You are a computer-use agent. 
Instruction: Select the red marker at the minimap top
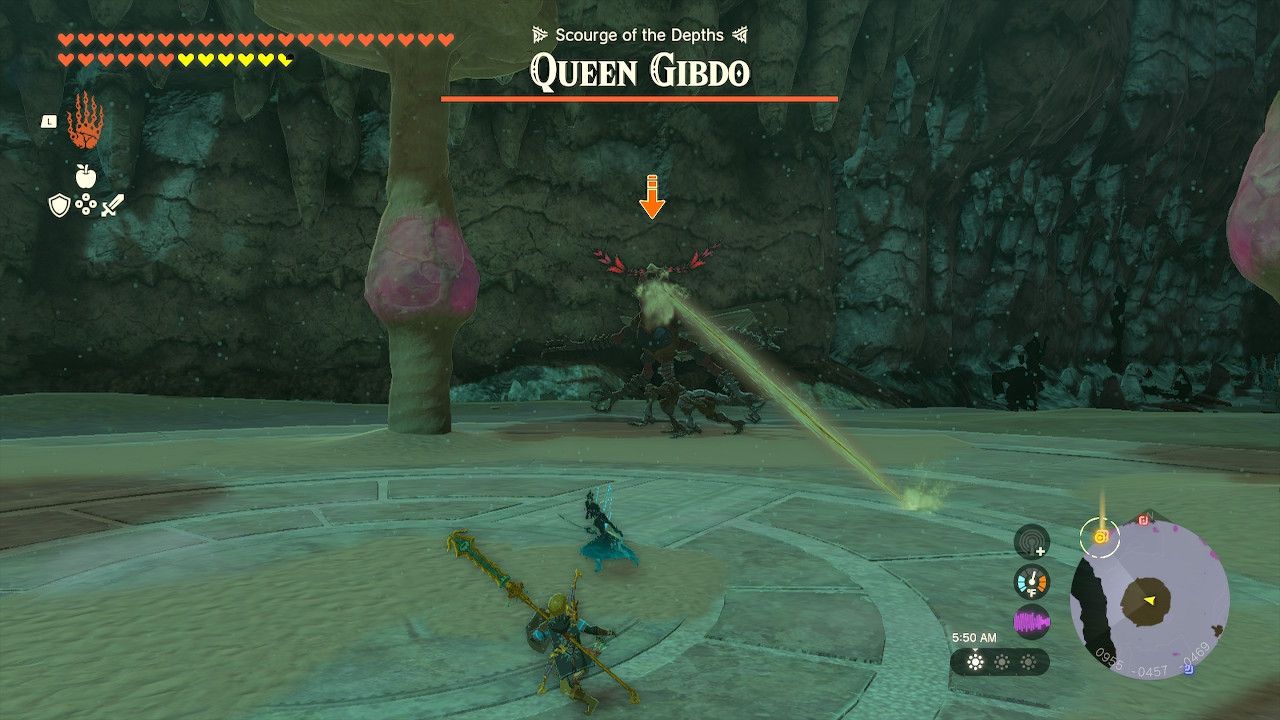coord(1141,520)
